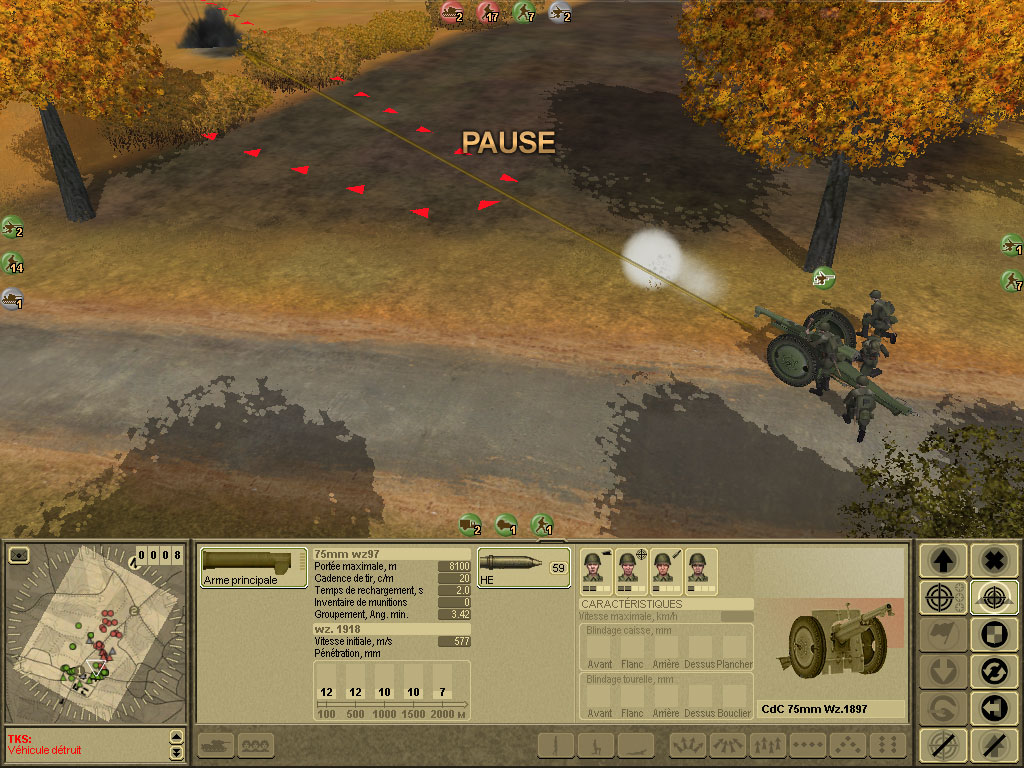Click the envelope icon above the minimap
The height and width of the screenshot is (768, 1024).
click(18, 554)
